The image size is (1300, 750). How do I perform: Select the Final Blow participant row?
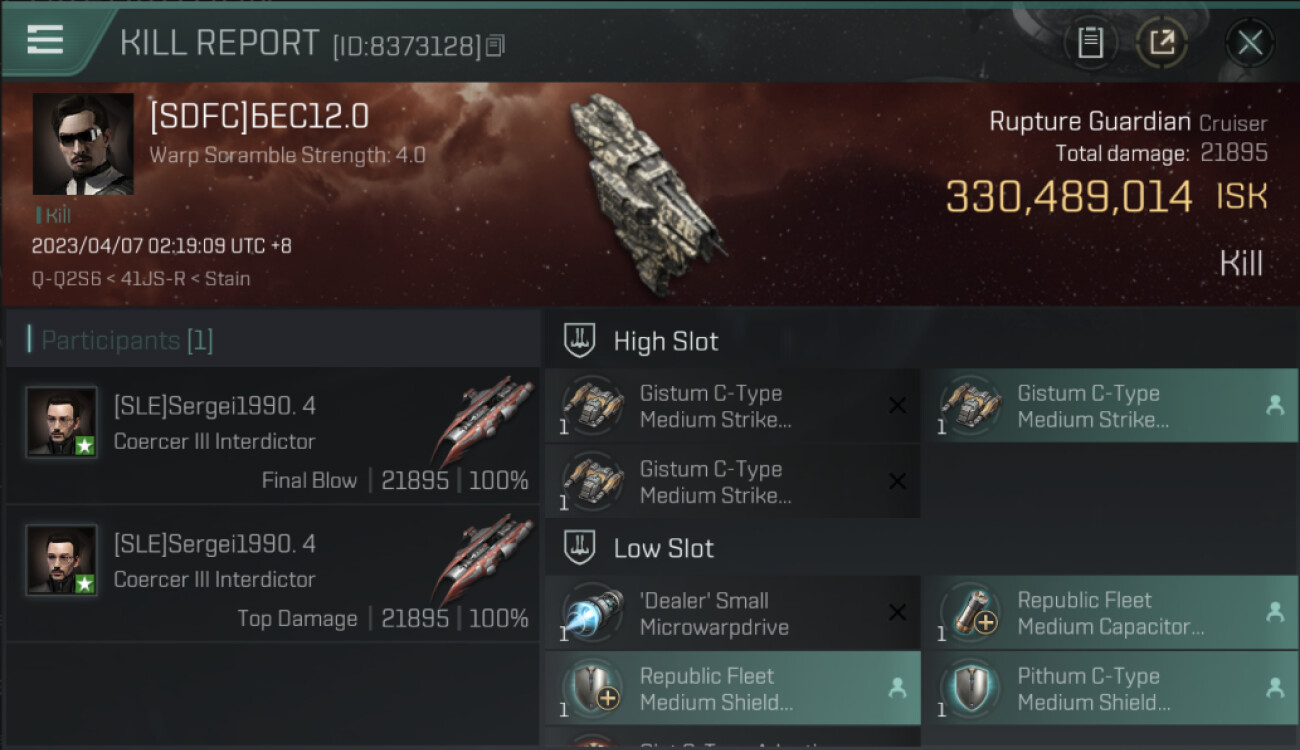coord(272,435)
